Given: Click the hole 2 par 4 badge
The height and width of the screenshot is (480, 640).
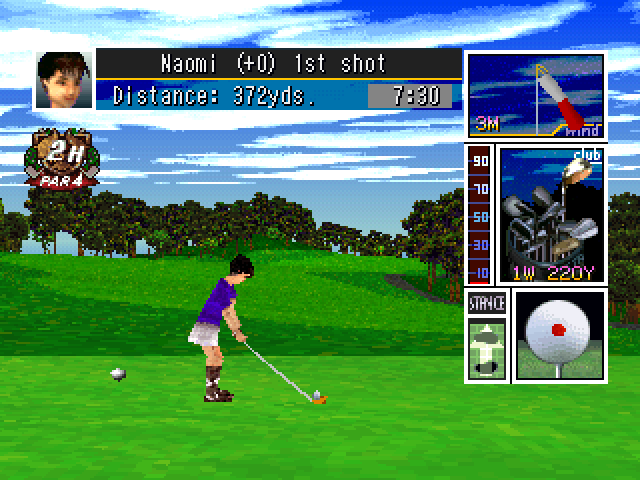Looking at the screenshot, I should [x=63, y=161].
